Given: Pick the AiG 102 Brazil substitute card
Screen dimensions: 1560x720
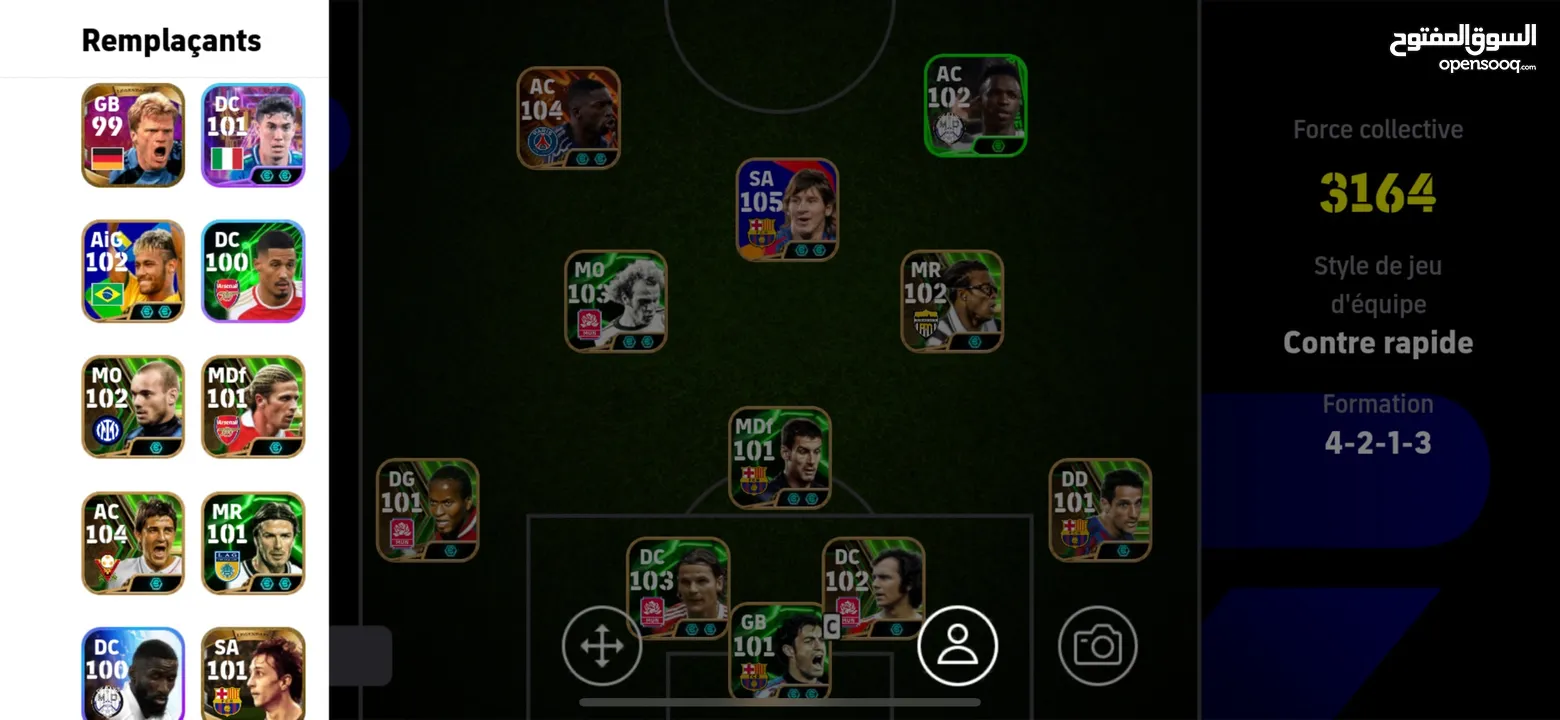Looking at the screenshot, I should coord(133,271).
